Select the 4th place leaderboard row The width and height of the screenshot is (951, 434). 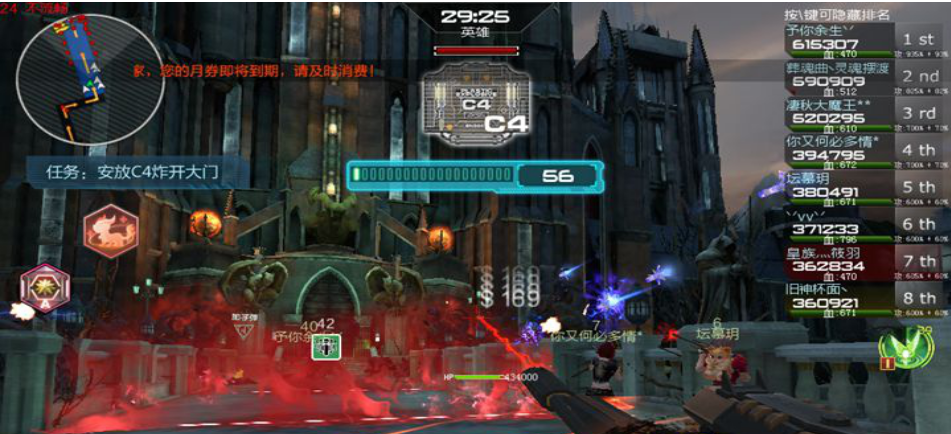pyautogui.click(x=866, y=151)
